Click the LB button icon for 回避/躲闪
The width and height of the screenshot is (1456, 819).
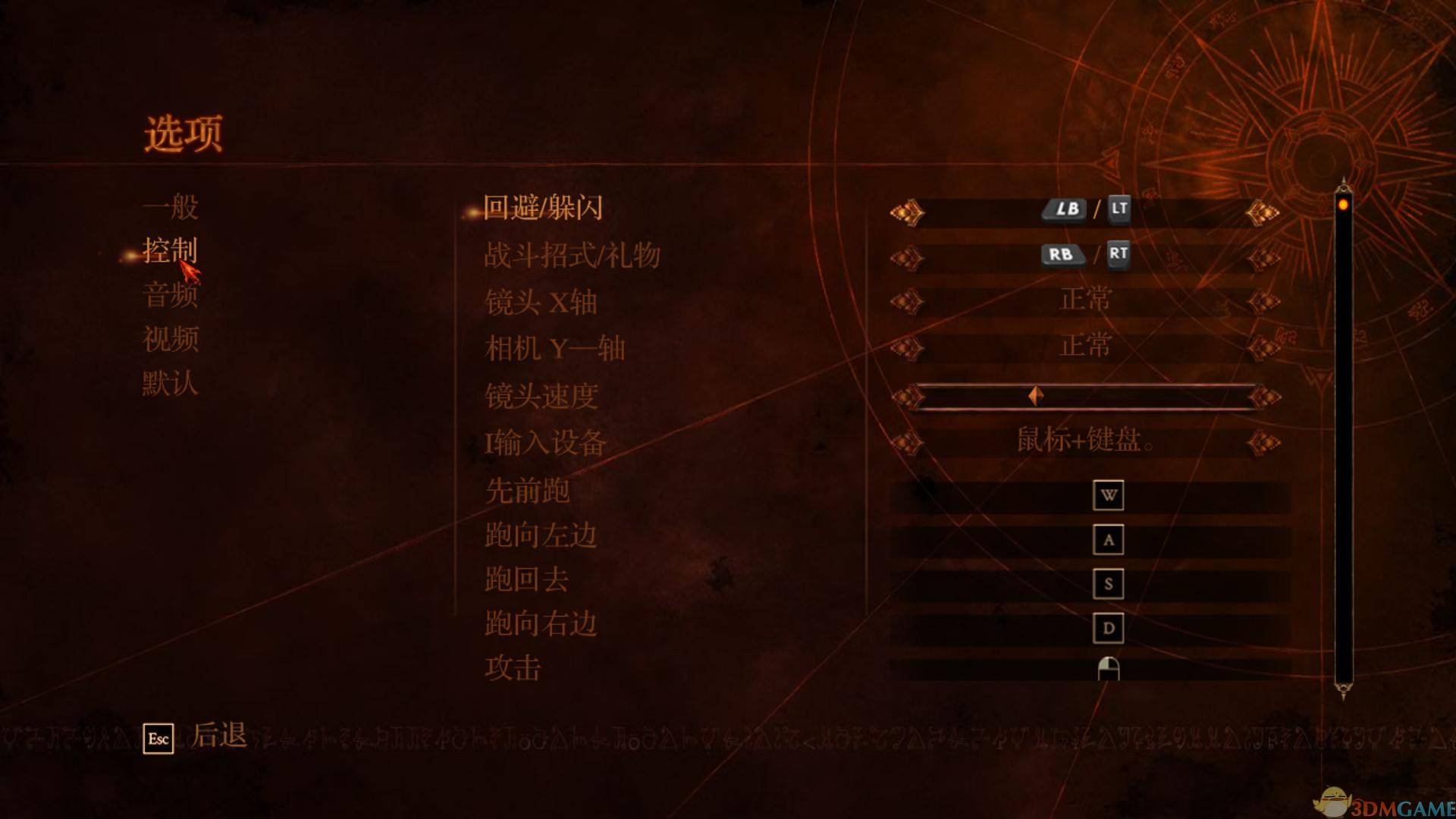[1065, 210]
